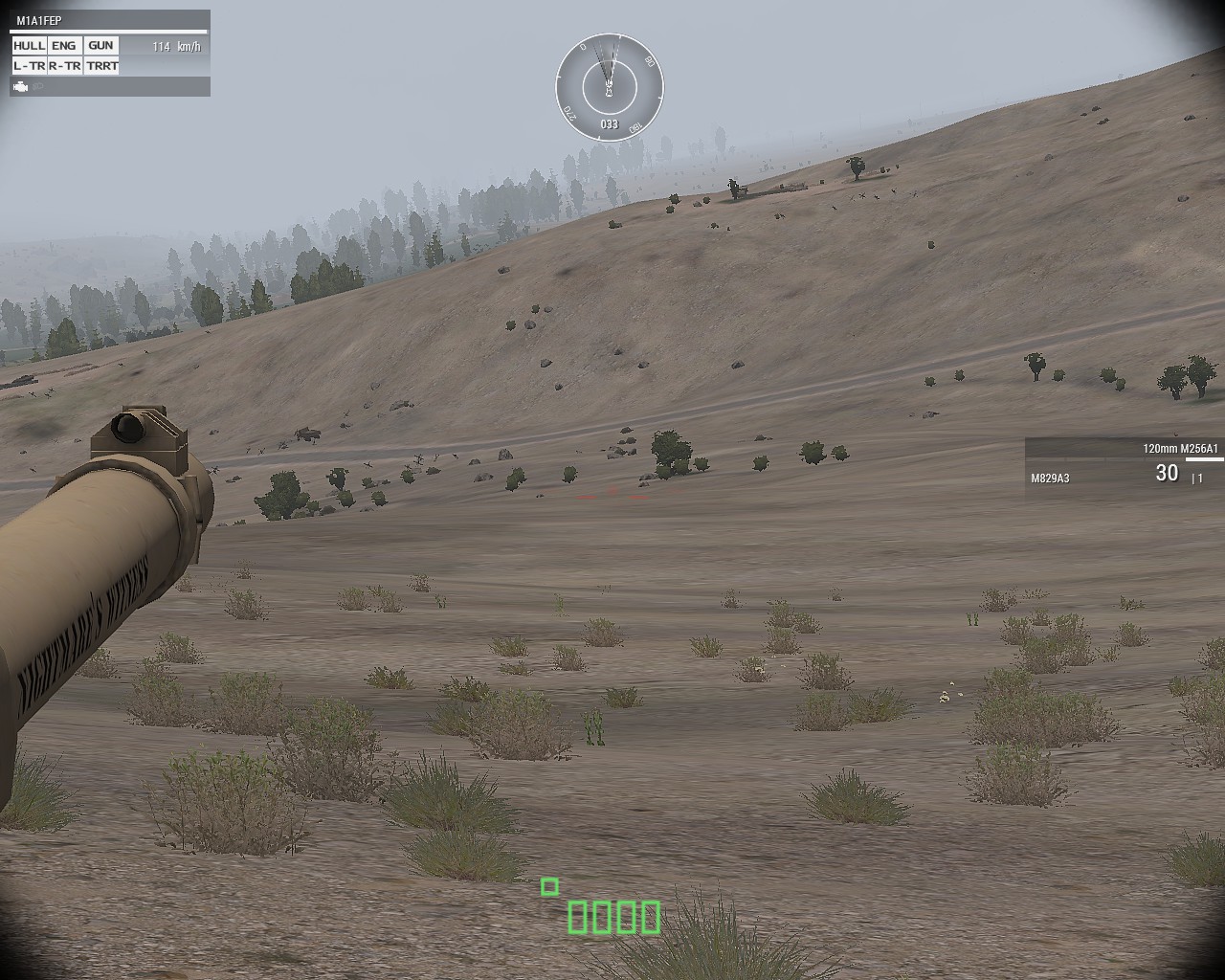The width and height of the screenshot is (1225, 980).
Task: Click the TRRT turret indicator
Action: (x=100, y=65)
